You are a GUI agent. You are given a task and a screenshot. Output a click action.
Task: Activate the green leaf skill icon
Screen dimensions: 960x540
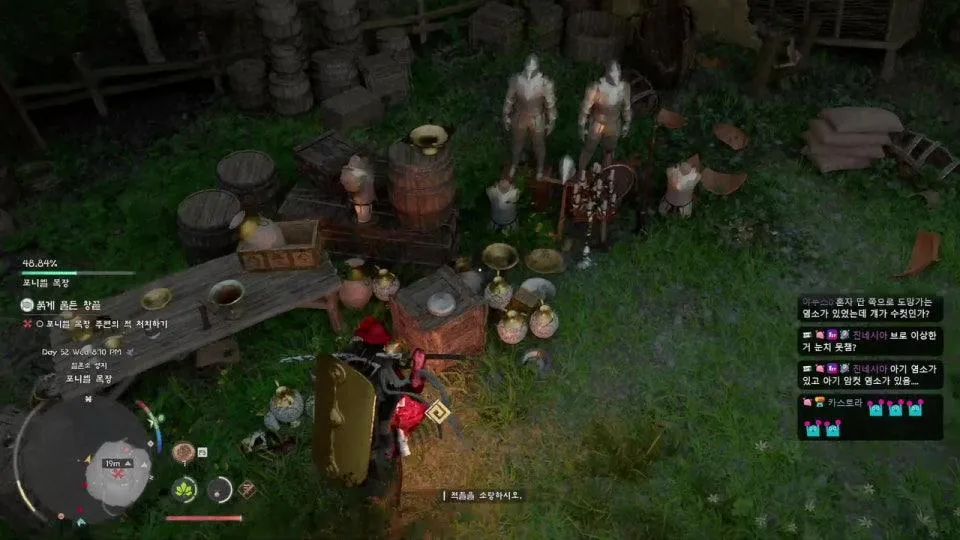click(x=185, y=490)
